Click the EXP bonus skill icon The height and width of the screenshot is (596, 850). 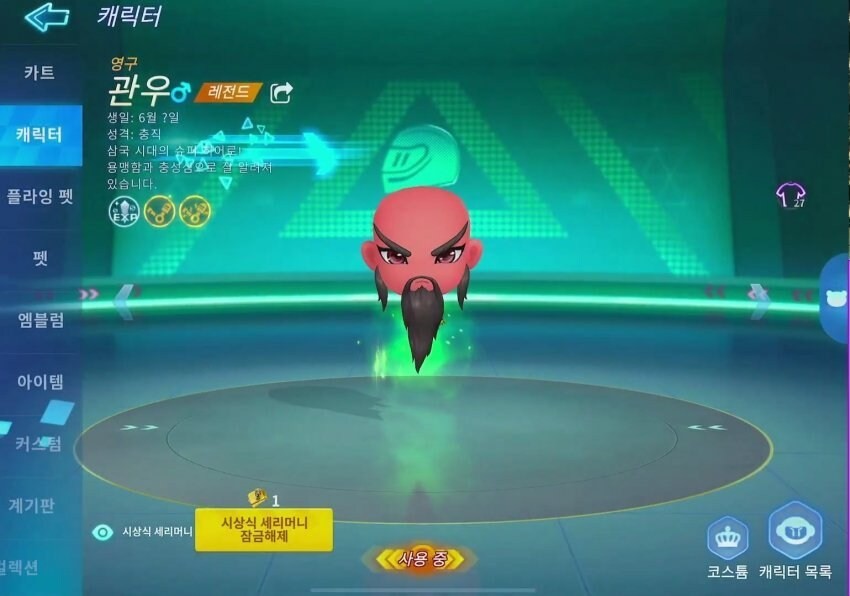click(123, 210)
